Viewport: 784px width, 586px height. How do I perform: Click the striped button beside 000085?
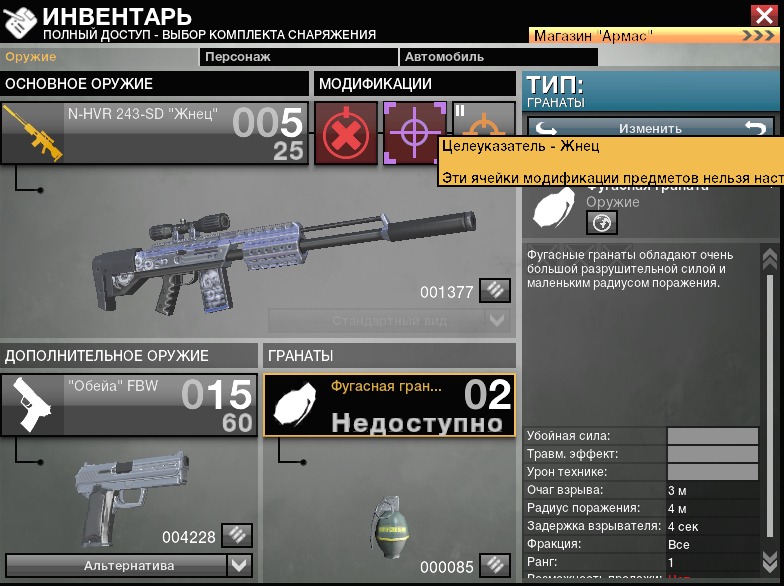tap(494, 565)
